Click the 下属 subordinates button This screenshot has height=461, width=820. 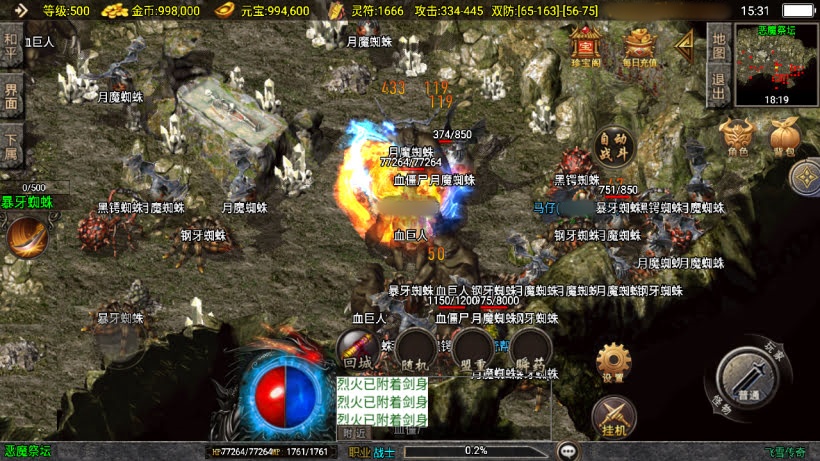[x=11, y=147]
